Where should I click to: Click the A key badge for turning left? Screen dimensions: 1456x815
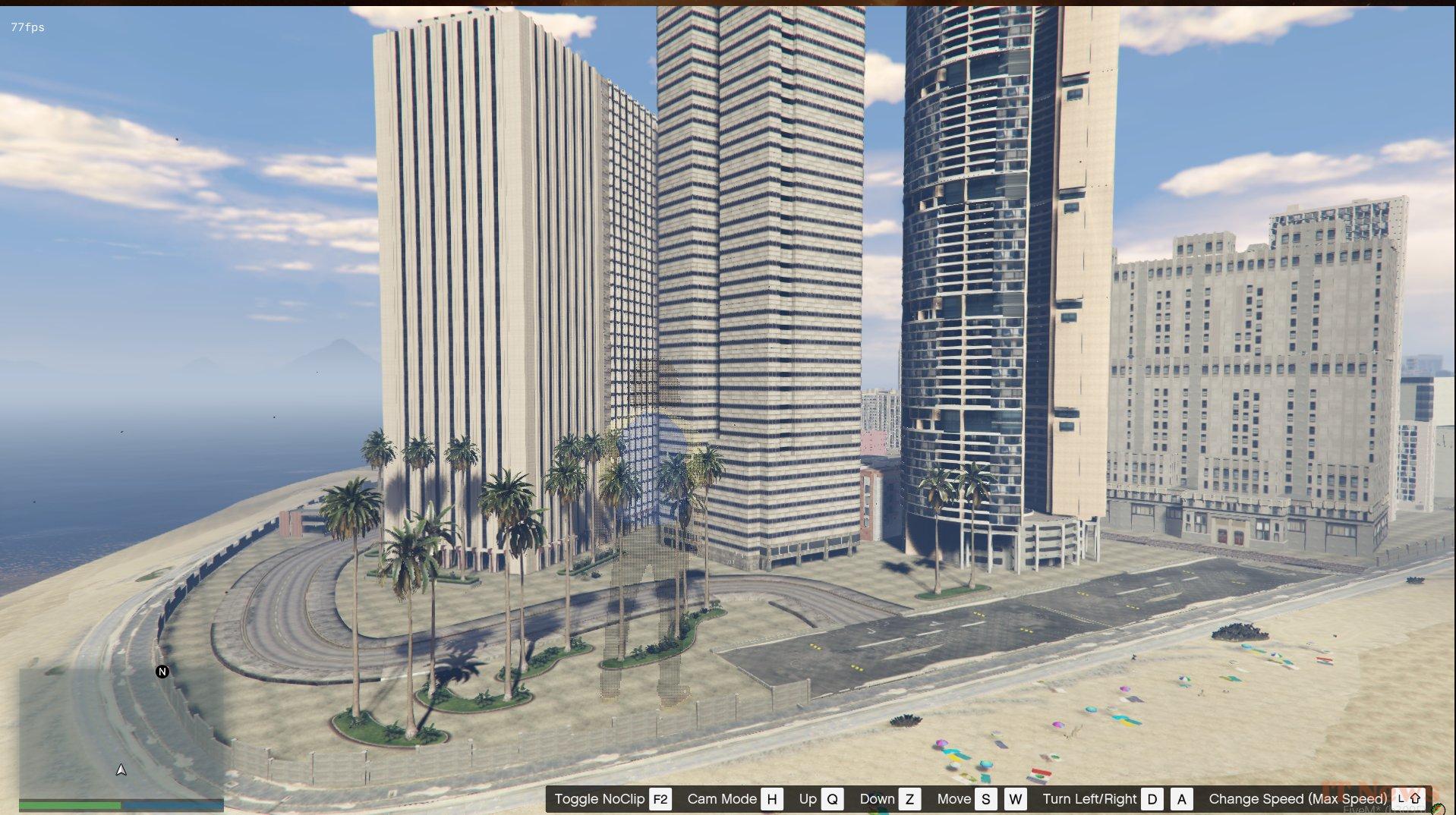(1182, 798)
